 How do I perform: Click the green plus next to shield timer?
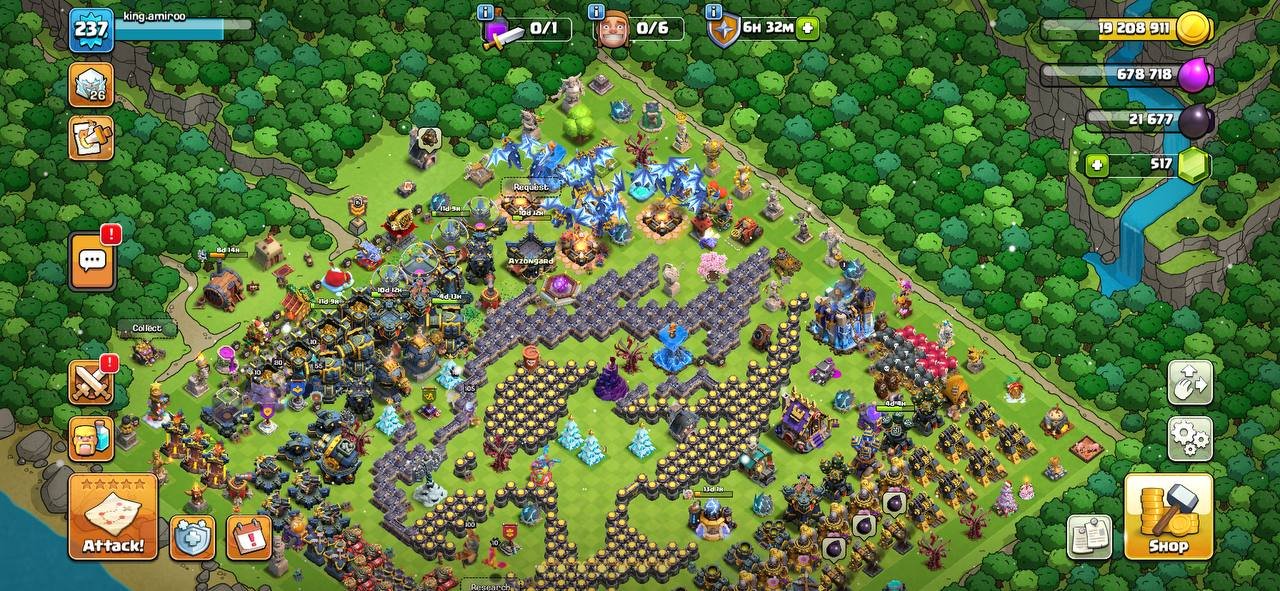[808, 28]
